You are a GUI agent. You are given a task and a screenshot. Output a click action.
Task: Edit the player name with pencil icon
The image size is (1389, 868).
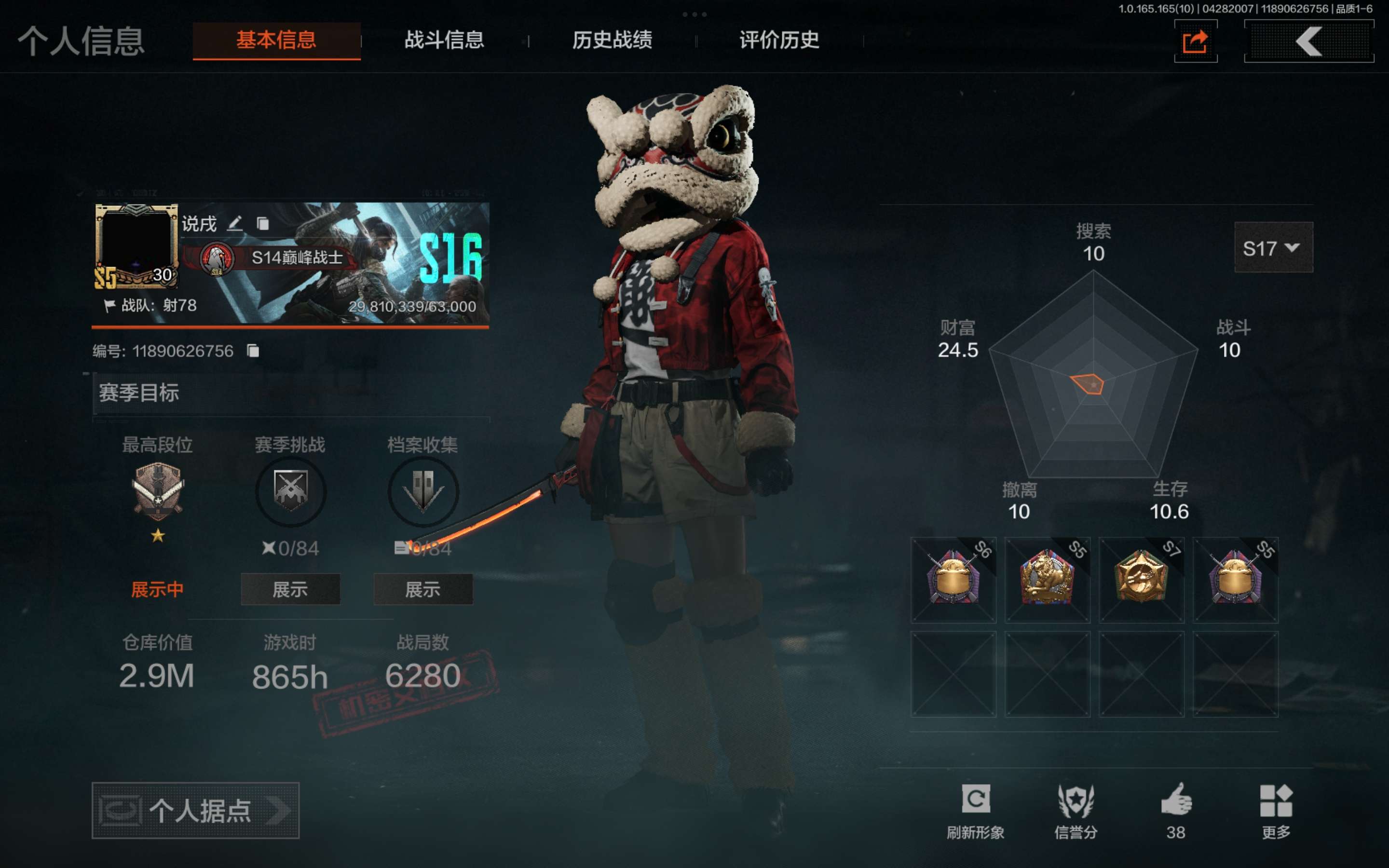pos(235,223)
